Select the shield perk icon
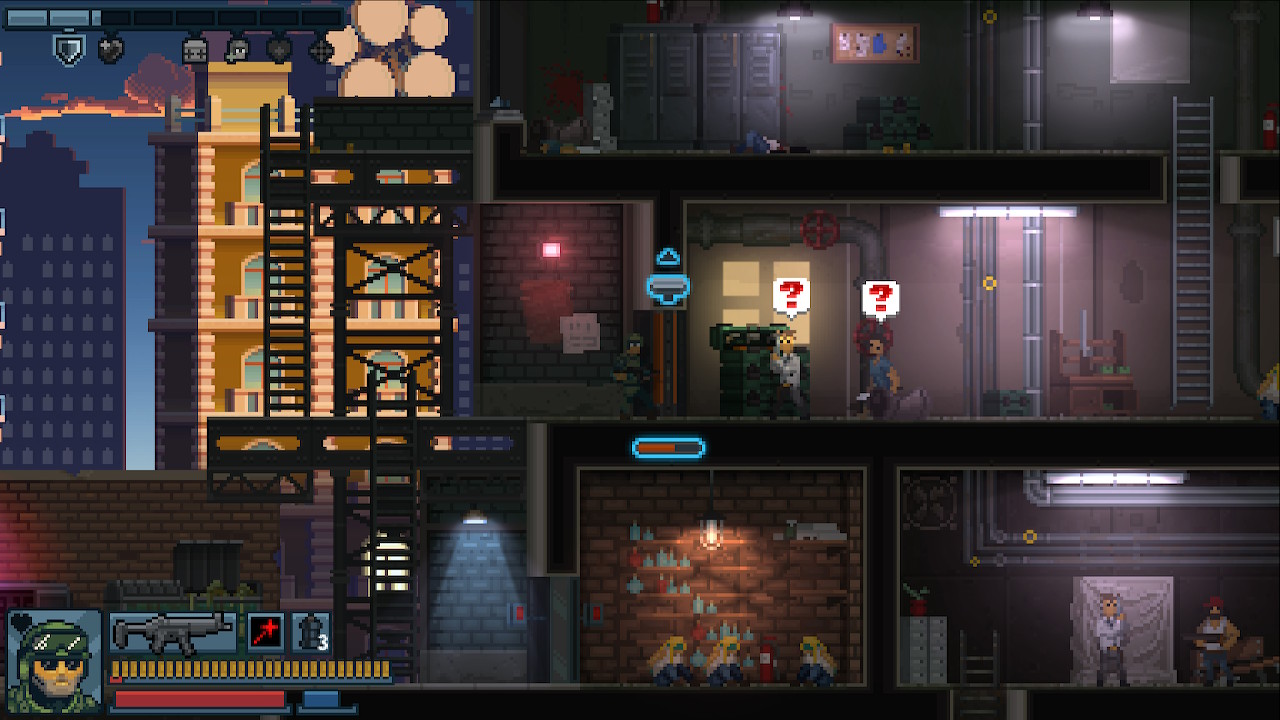The height and width of the screenshot is (720, 1280). point(68,50)
